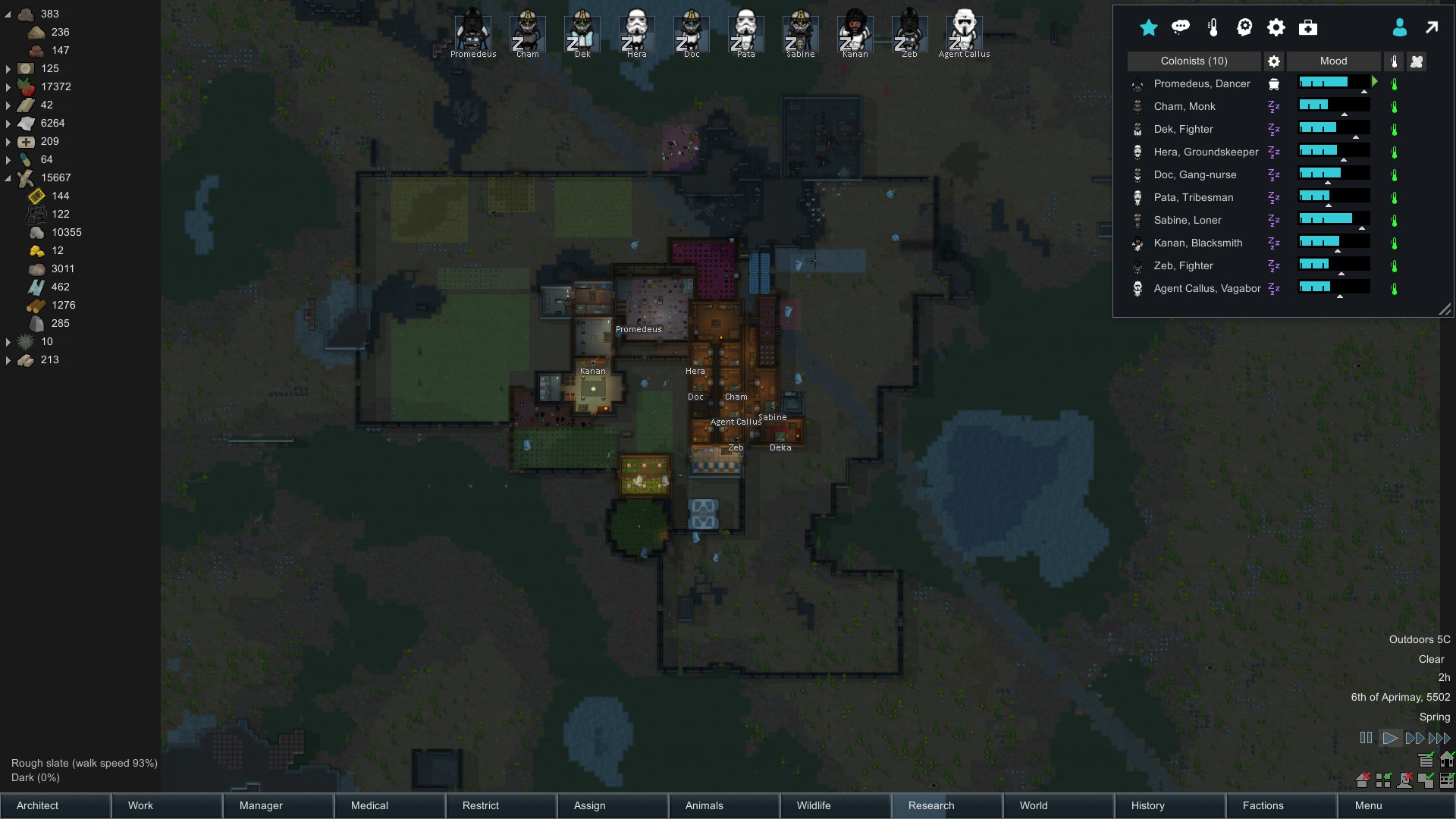Open the Architect menu
The image size is (1456, 819).
click(x=36, y=805)
